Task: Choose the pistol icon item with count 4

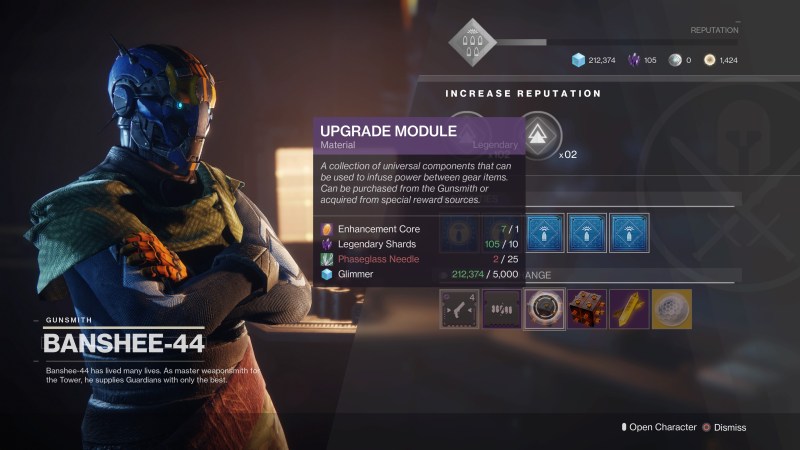Action: [x=459, y=309]
